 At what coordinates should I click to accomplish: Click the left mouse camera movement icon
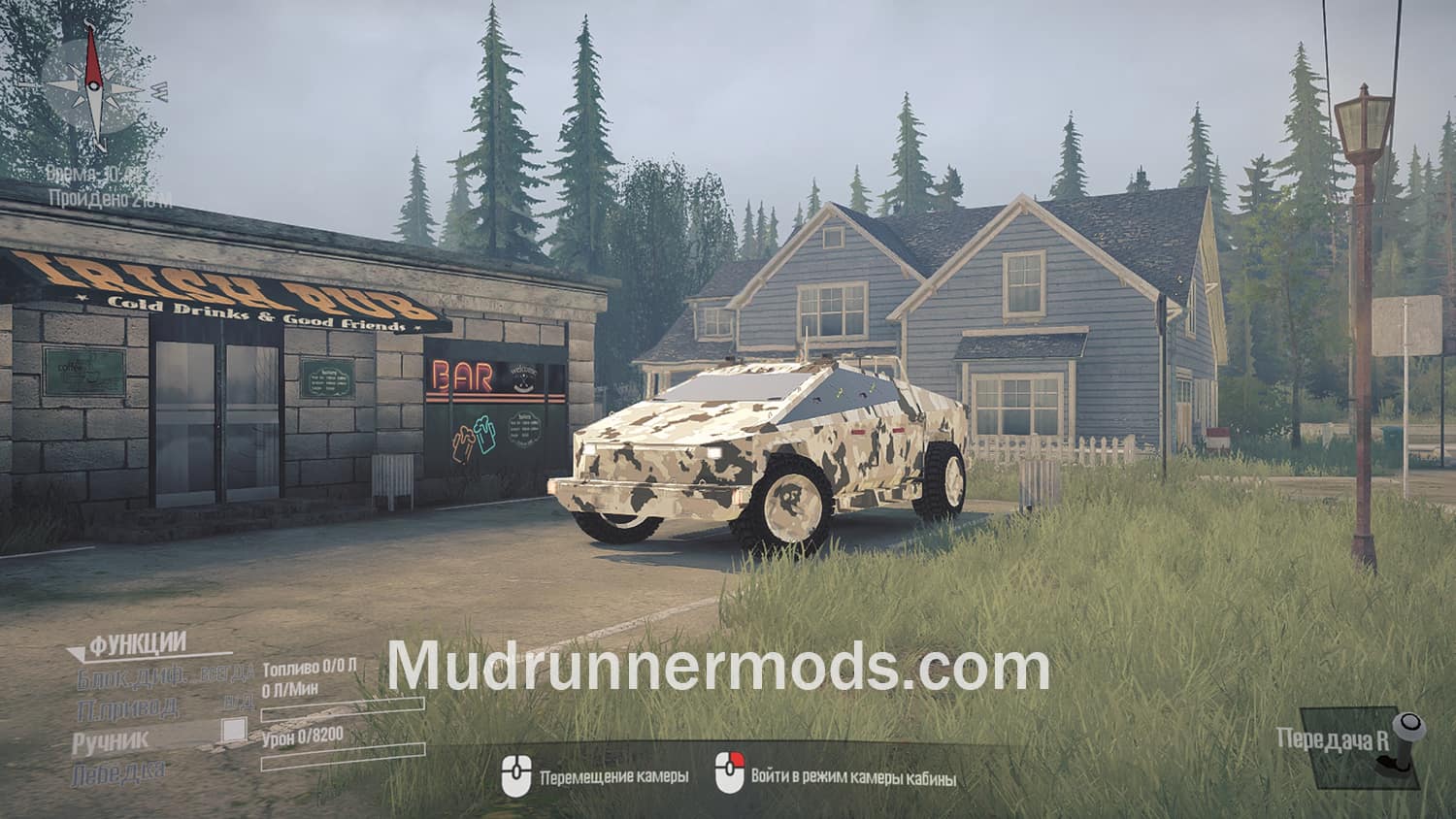click(517, 776)
